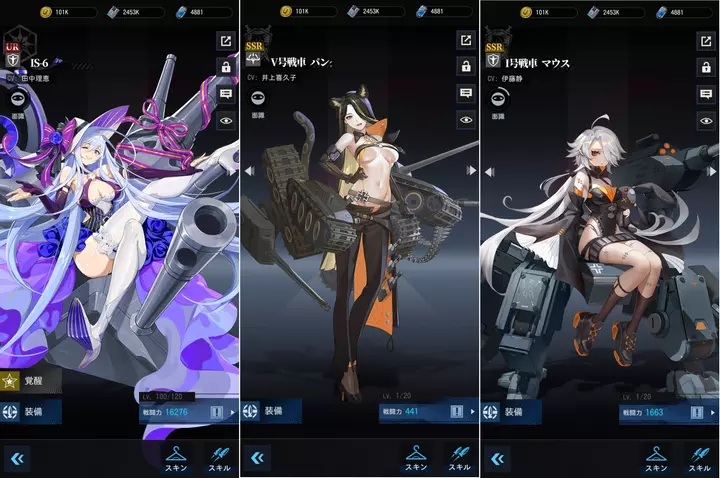Click the lock icon on マウス panel

706,67
